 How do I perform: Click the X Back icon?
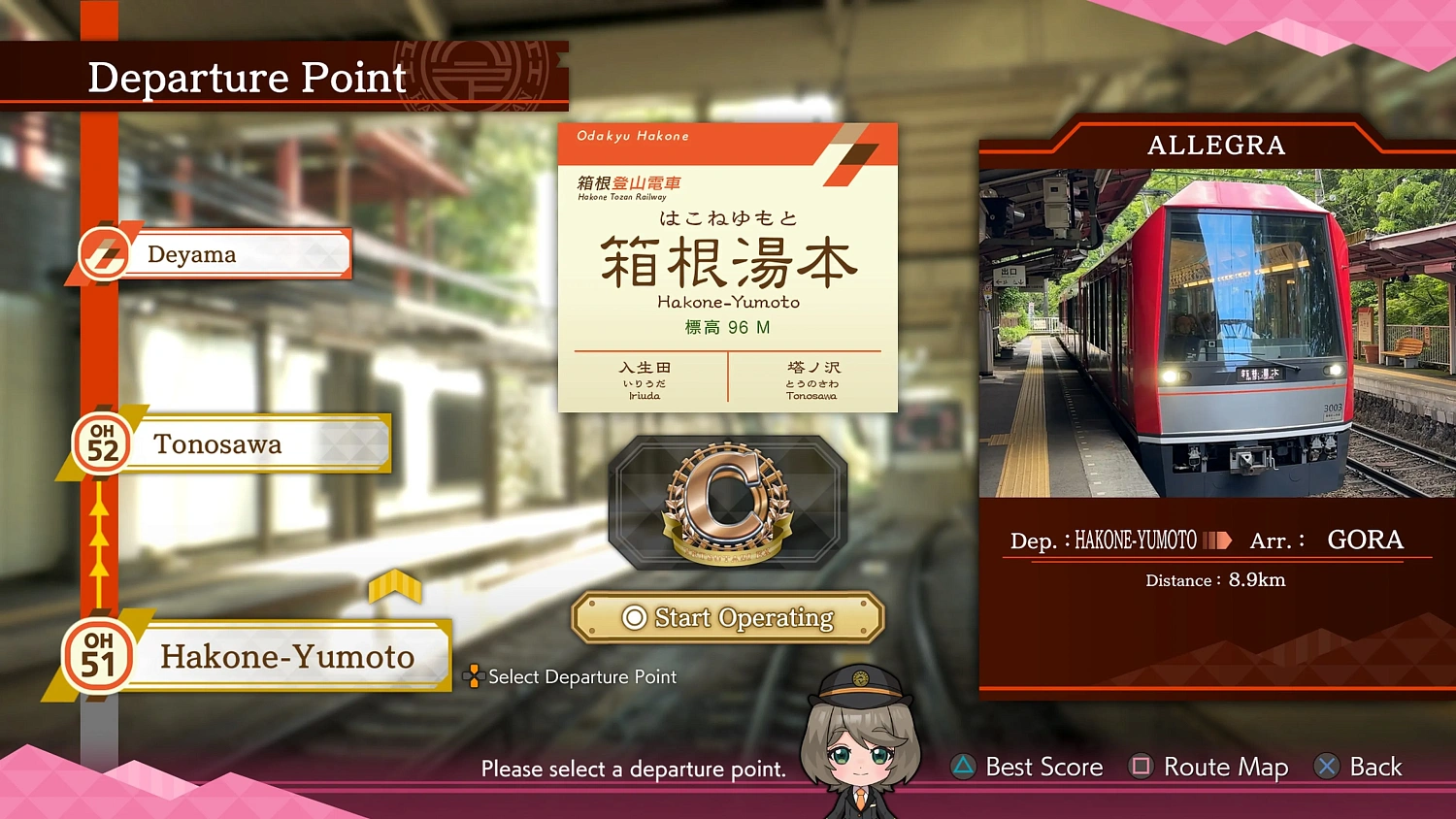pyautogui.click(x=1327, y=767)
